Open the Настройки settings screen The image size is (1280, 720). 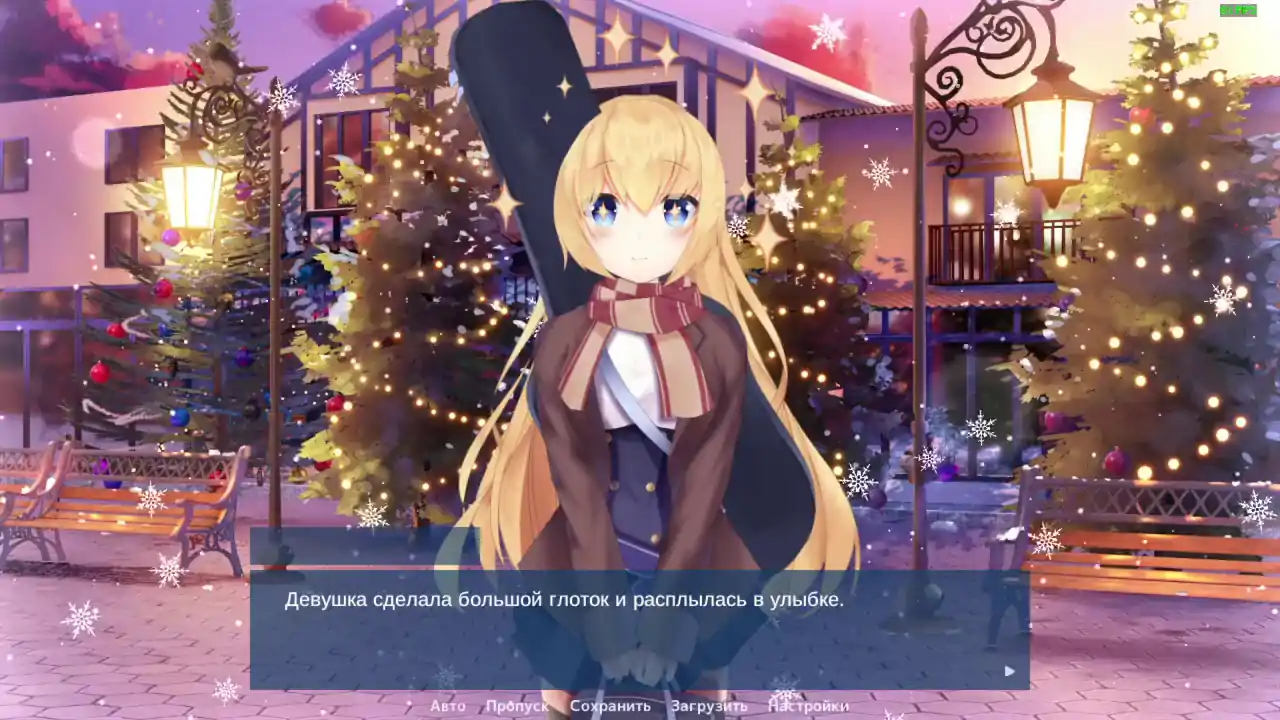(808, 705)
